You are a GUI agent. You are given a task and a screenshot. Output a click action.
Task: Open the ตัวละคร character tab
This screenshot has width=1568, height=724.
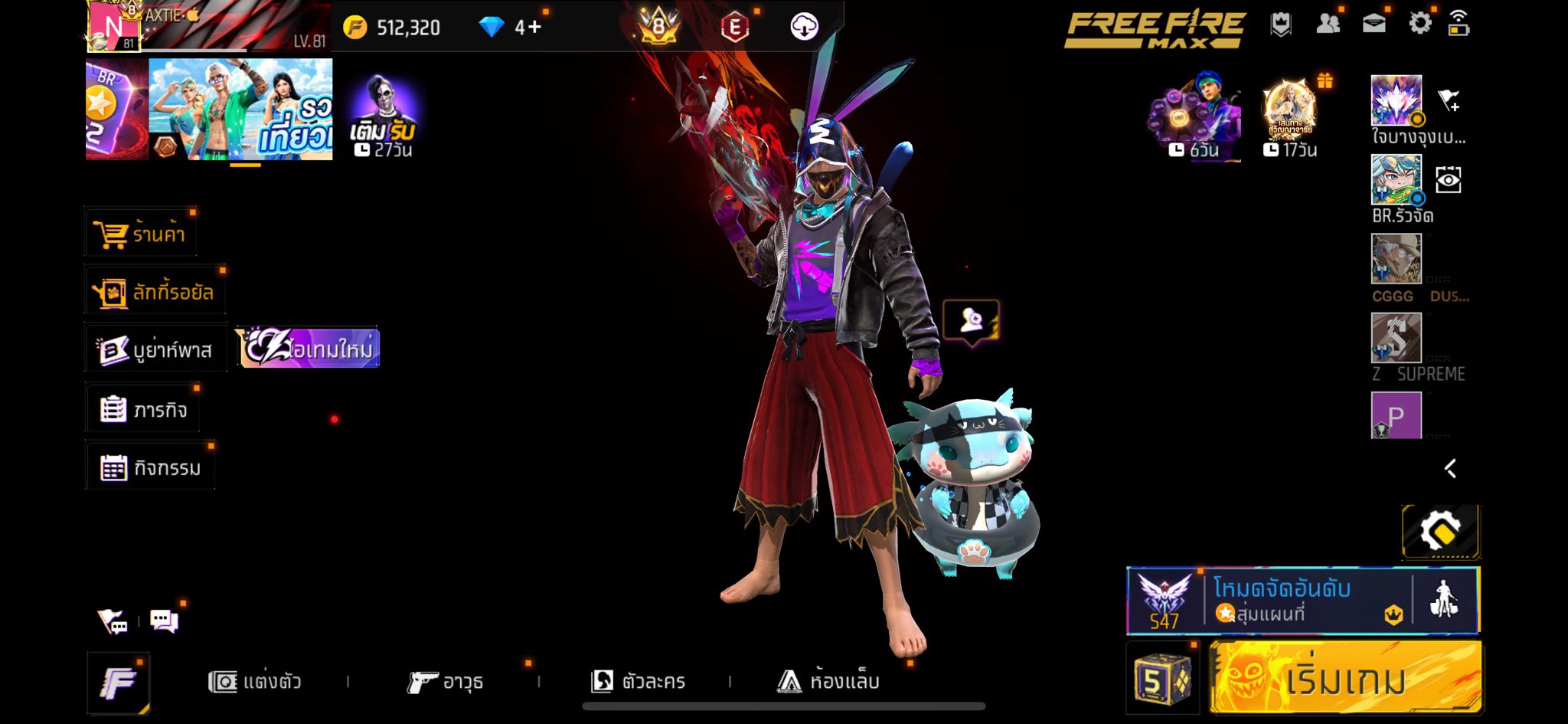(x=639, y=681)
